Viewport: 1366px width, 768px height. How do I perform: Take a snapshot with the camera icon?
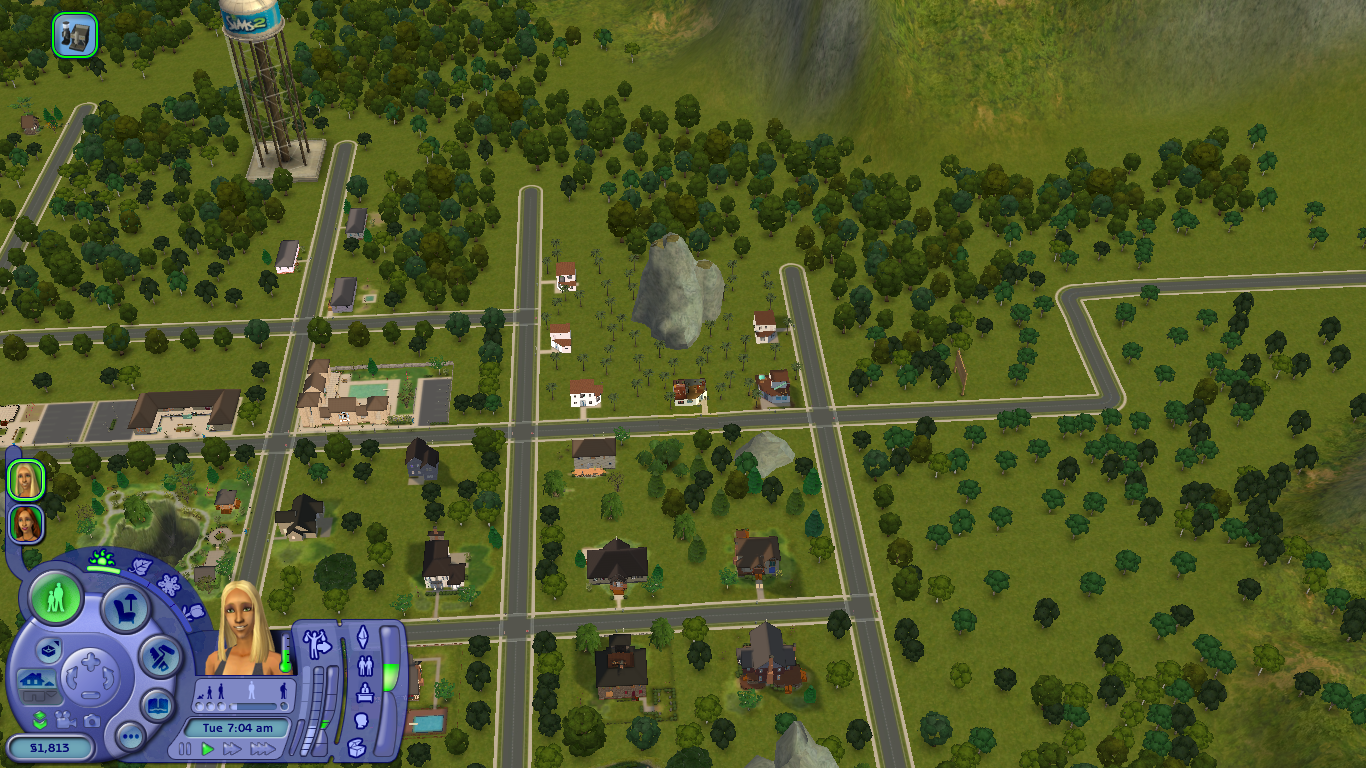click(x=90, y=719)
